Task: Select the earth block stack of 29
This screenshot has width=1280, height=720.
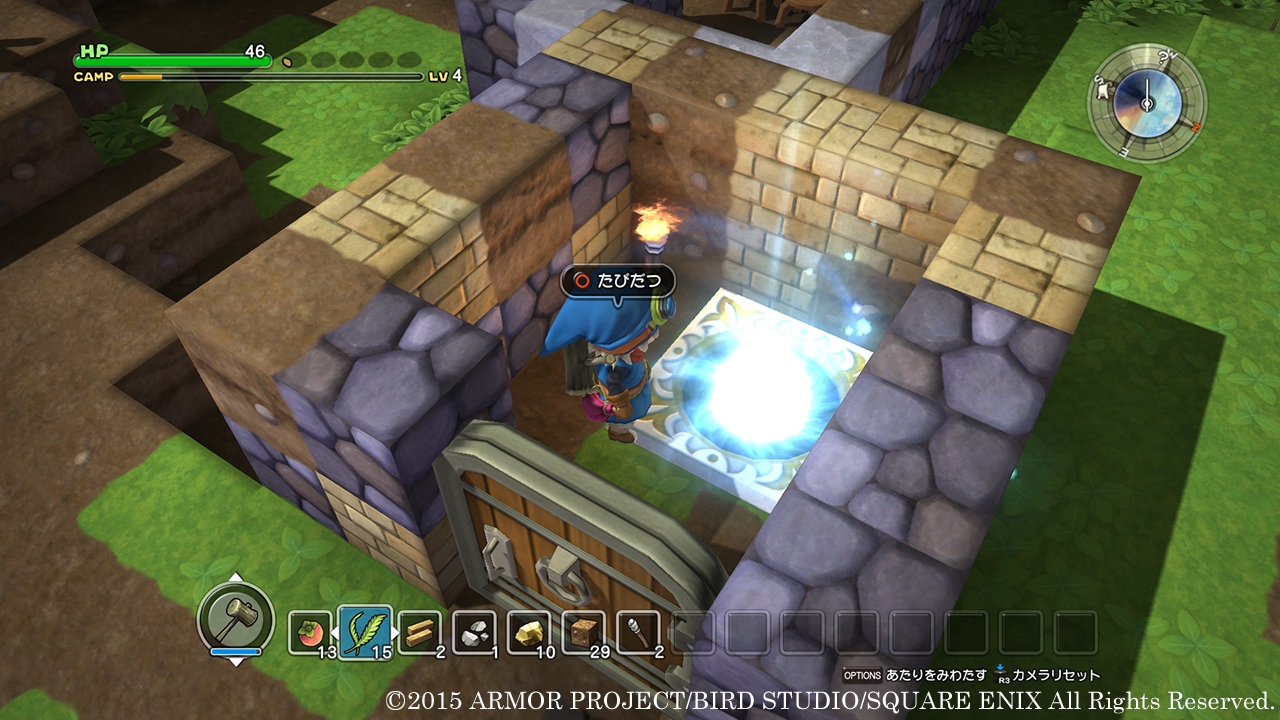Action: click(x=585, y=629)
